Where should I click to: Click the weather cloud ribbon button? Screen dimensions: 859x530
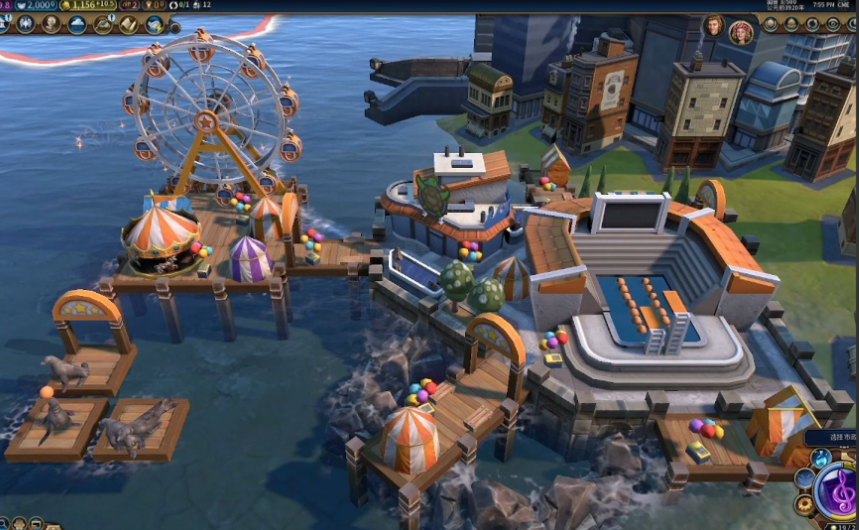click(78, 24)
